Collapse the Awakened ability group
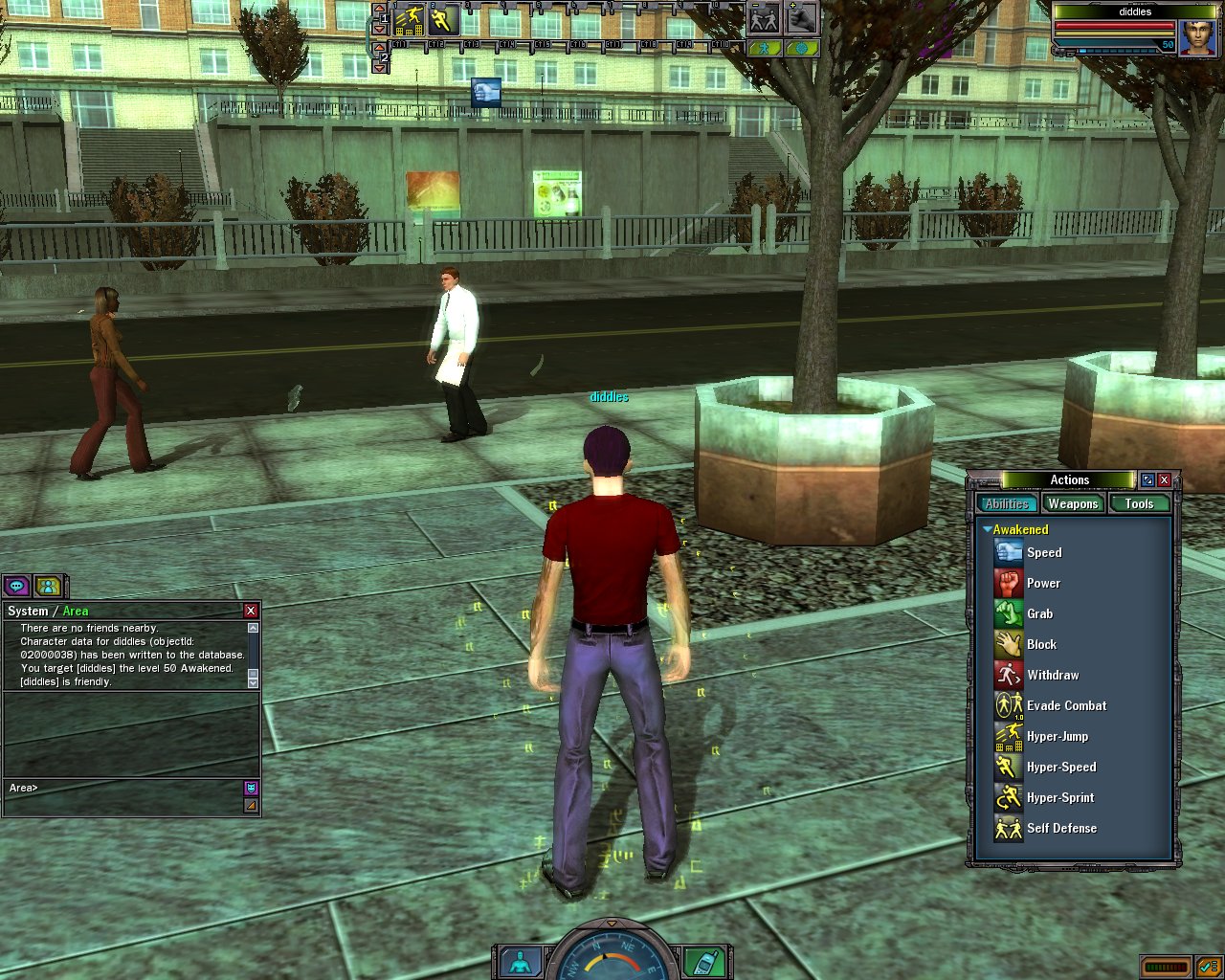Screen dimensions: 1225x980 (x=987, y=529)
